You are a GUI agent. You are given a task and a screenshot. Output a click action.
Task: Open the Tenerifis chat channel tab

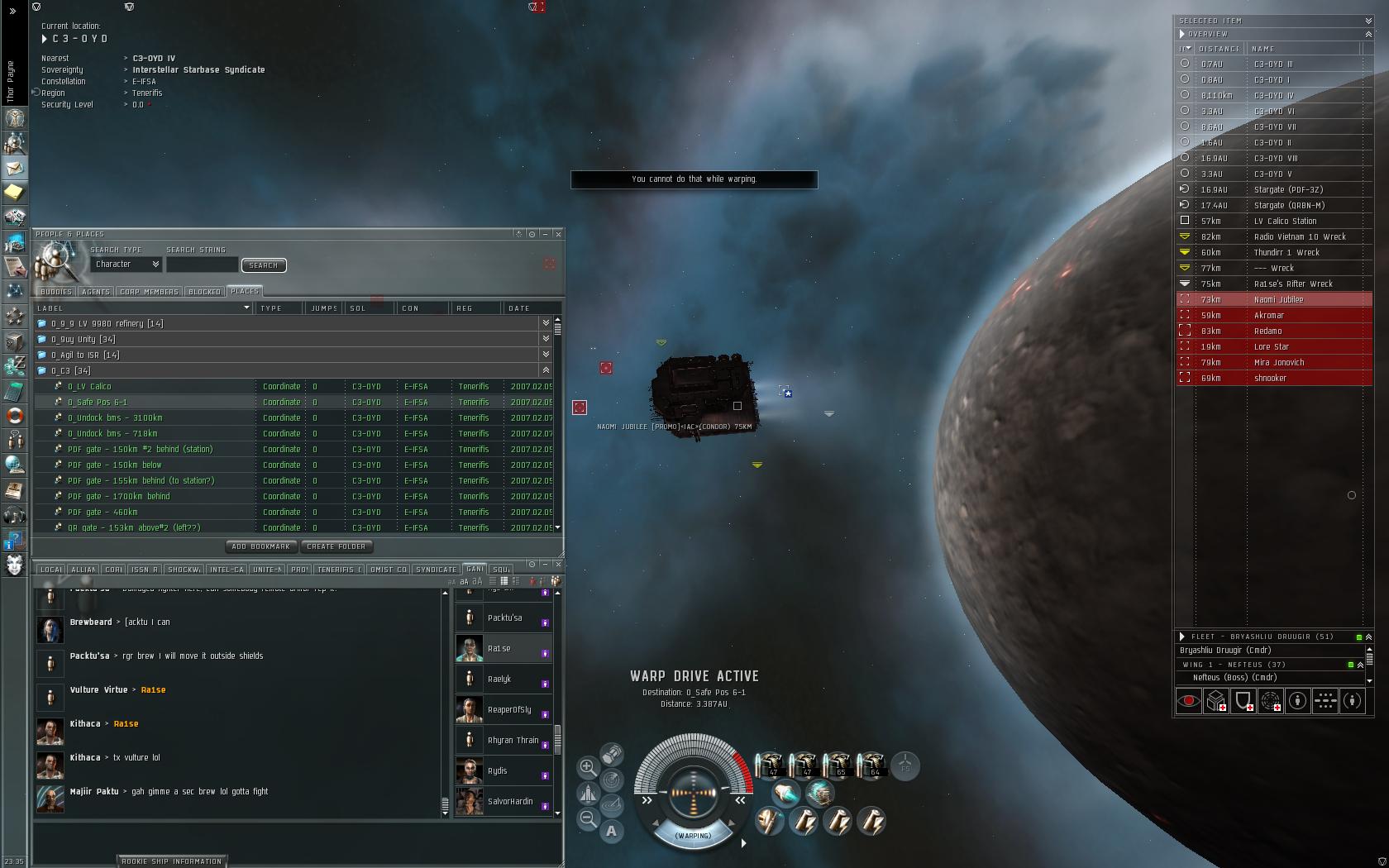336,570
